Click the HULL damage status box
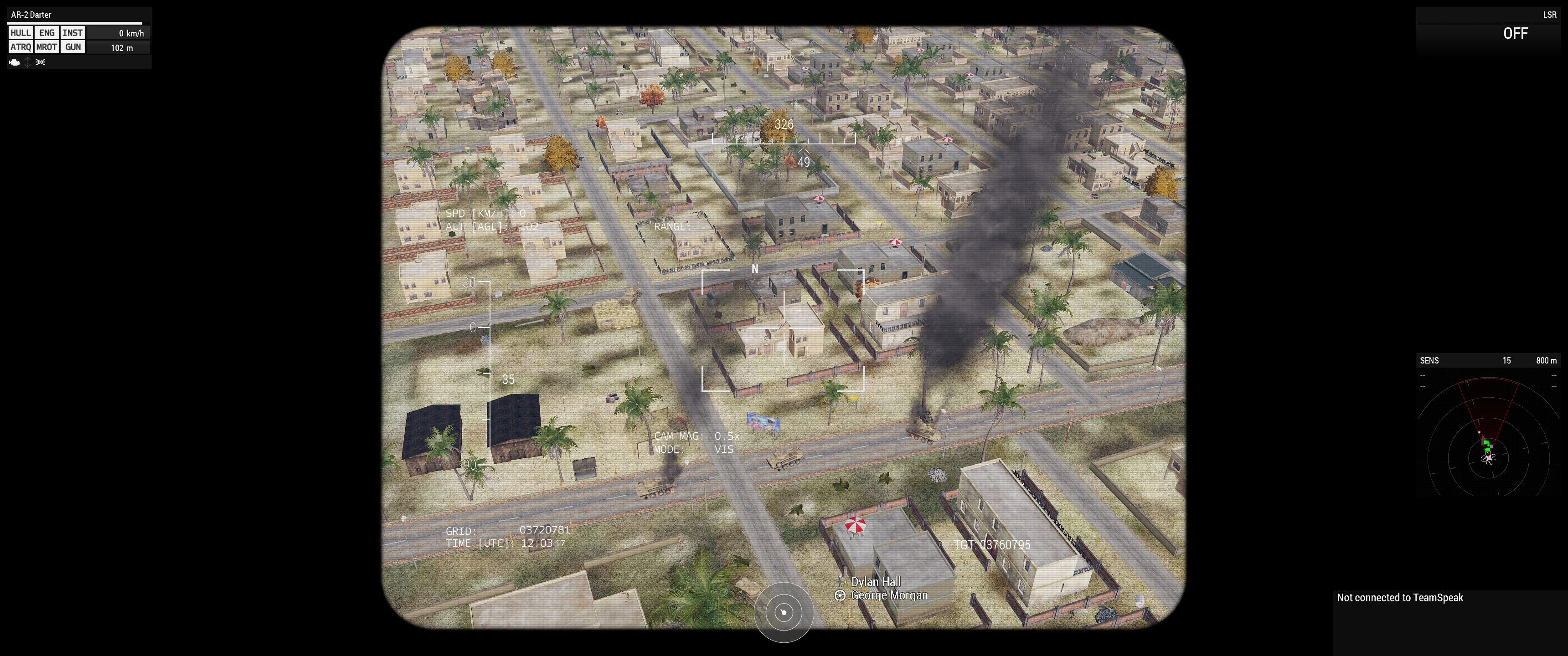This screenshot has width=1568, height=656. (21, 33)
